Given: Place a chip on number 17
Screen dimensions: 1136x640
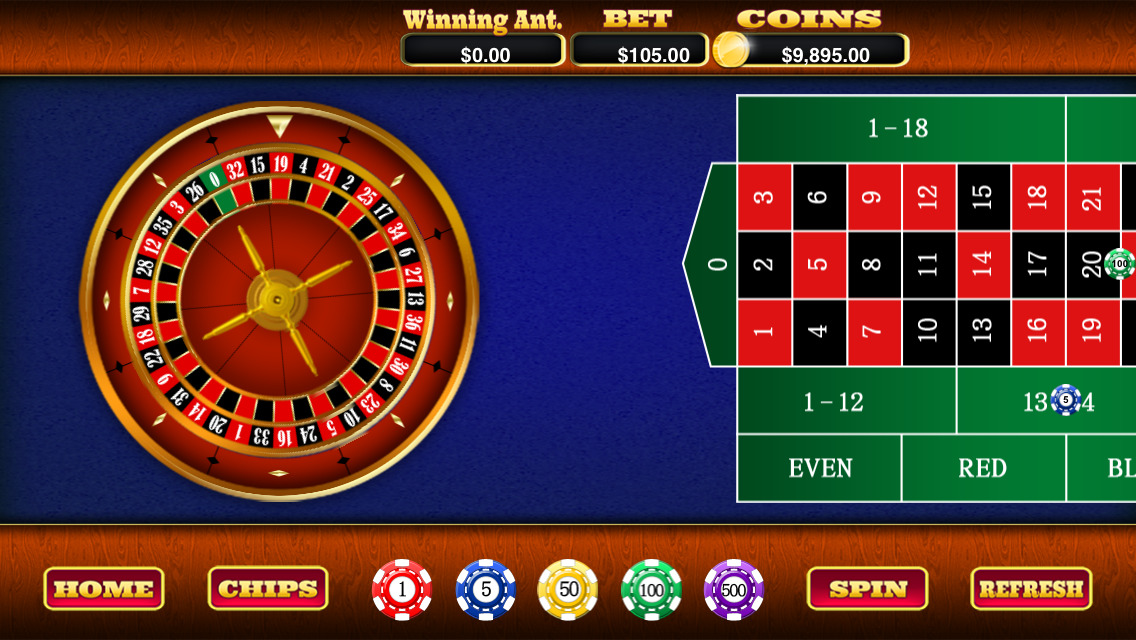Looking at the screenshot, I should 1038,265.
